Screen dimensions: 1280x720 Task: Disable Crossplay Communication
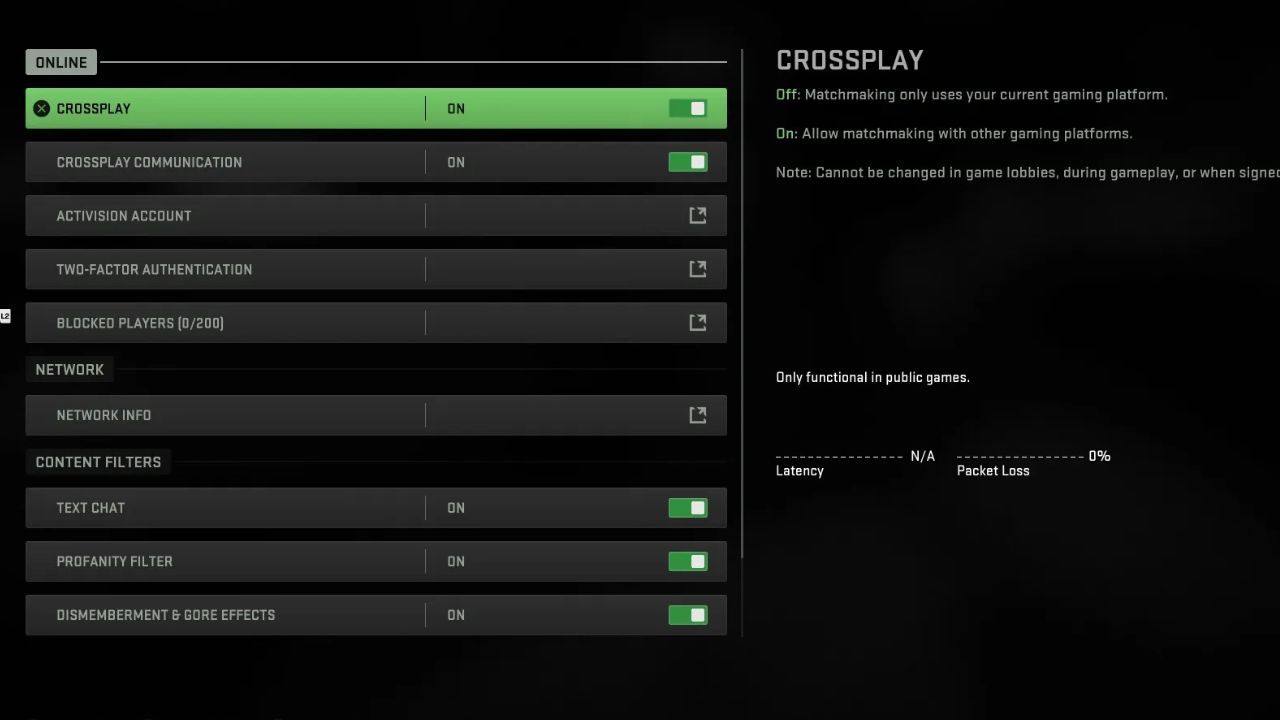(x=687, y=162)
